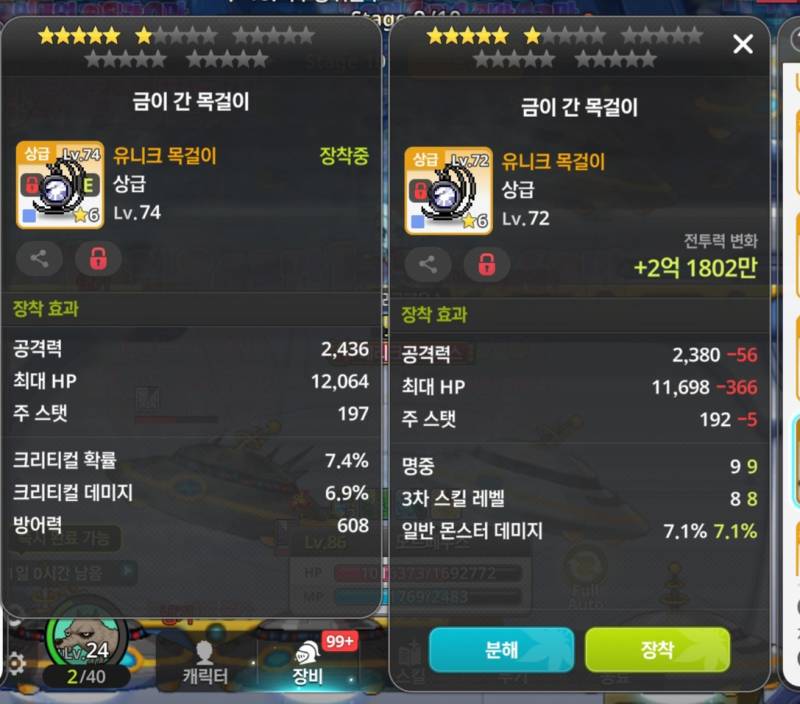Viewport: 800px width, 704px height.
Task: Close the necklace comparison popup
Action: coord(742,44)
